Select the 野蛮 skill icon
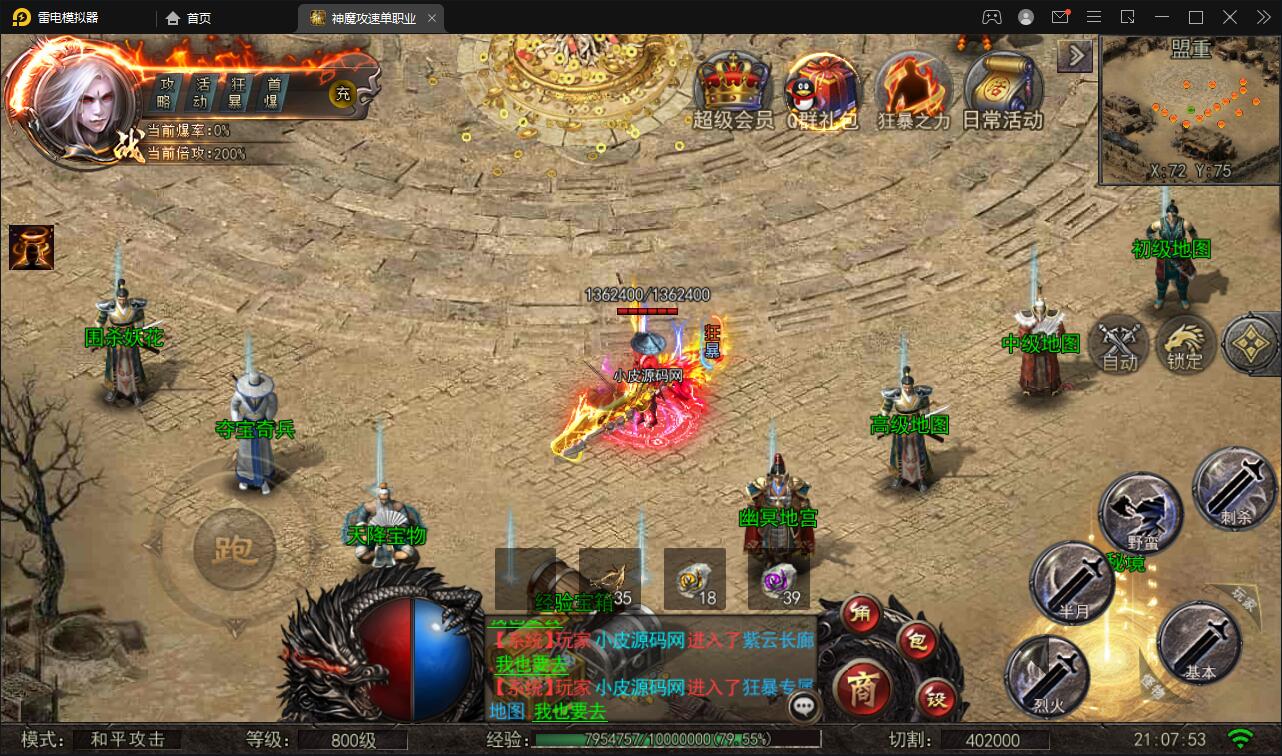Screen dimensions: 1282x756 pyautogui.click(x=1140, y=510)
